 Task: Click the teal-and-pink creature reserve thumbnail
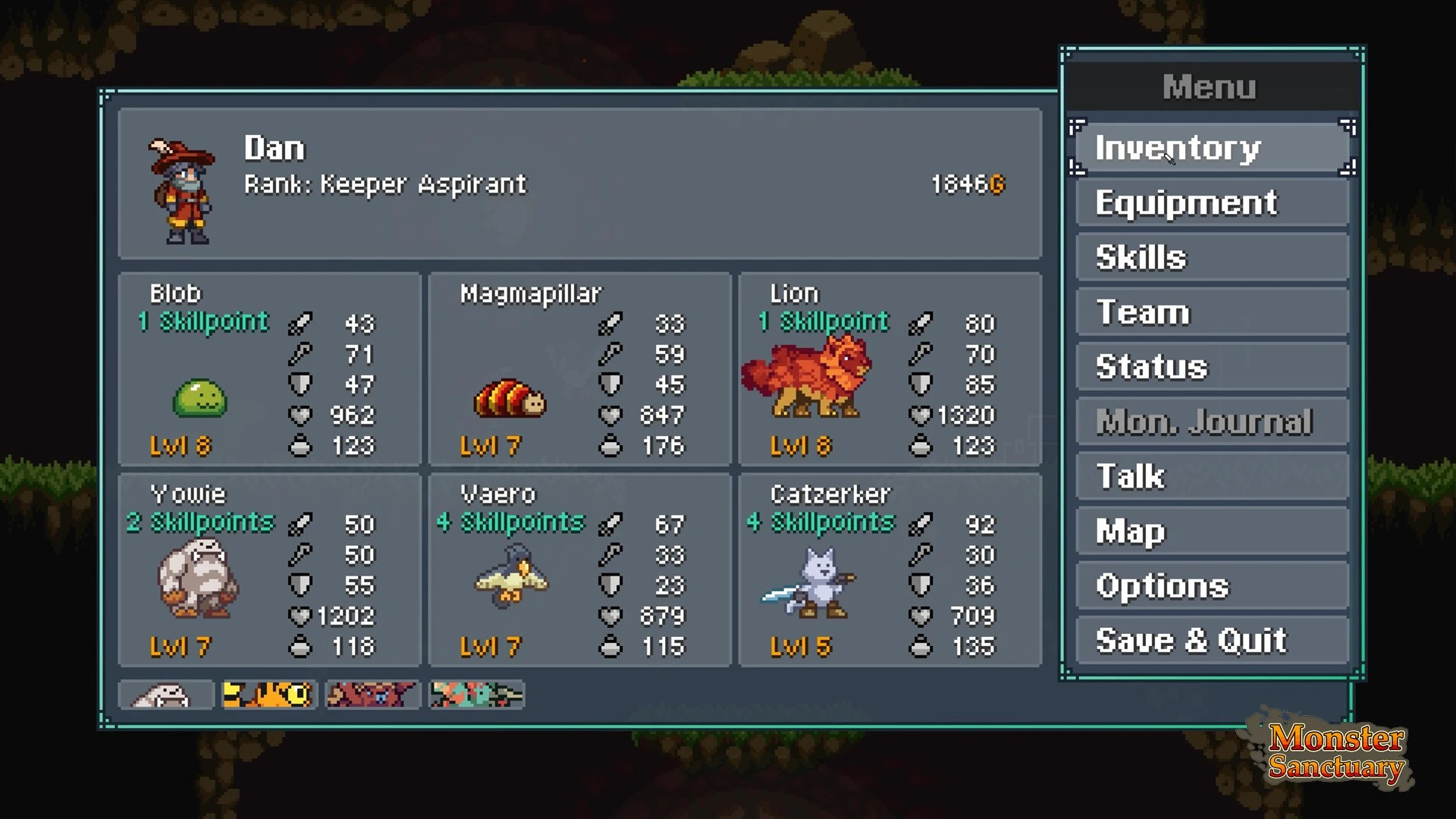click(x=476, y=695)
